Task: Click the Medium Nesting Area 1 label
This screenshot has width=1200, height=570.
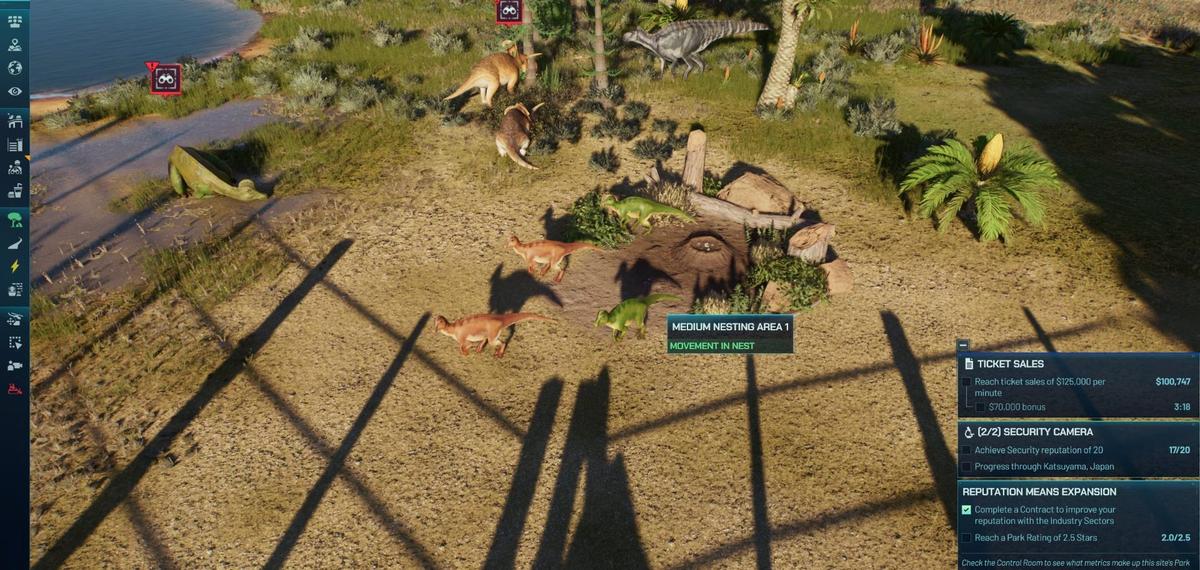Action: (730, 327)
